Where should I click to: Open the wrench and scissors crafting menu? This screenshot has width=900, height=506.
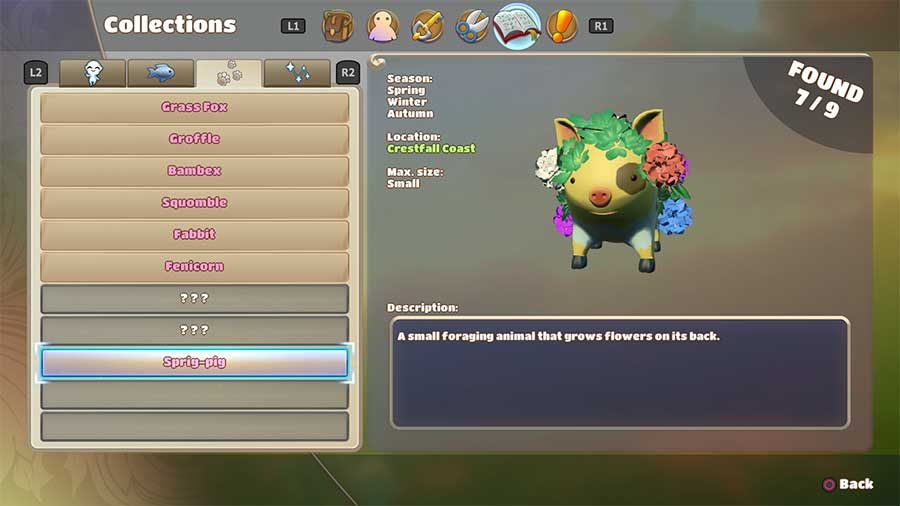472,25
